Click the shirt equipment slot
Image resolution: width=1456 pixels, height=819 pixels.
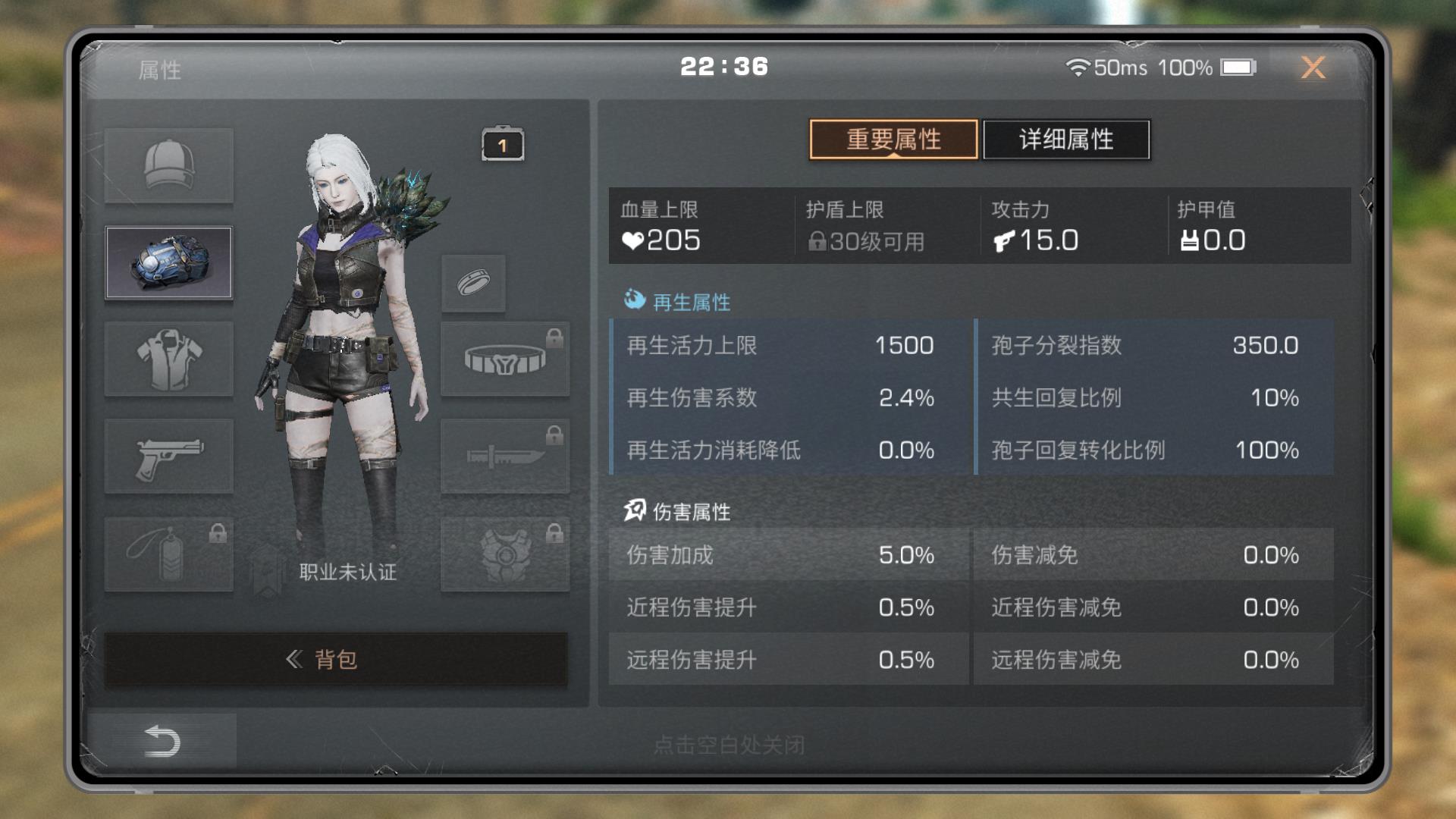[x=168, y=359]
